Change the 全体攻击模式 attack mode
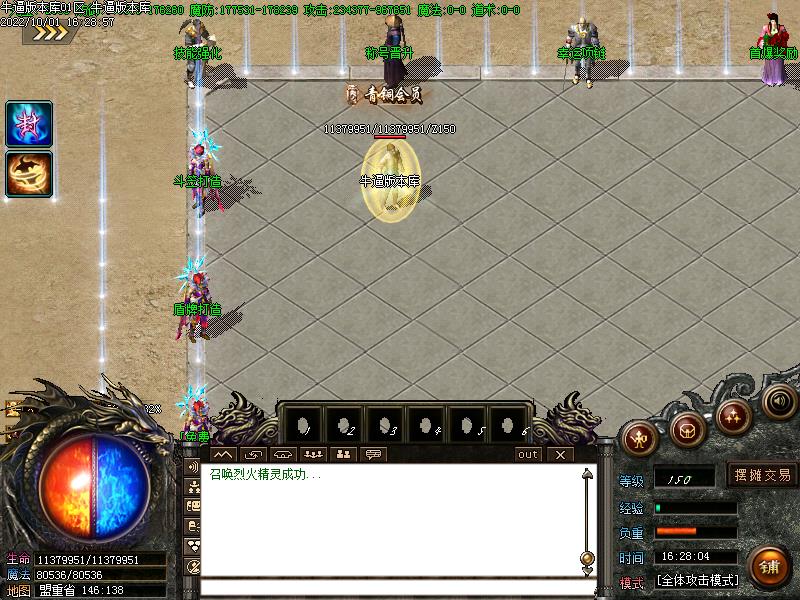Screen dimensions: 800x600 [698, 580]
